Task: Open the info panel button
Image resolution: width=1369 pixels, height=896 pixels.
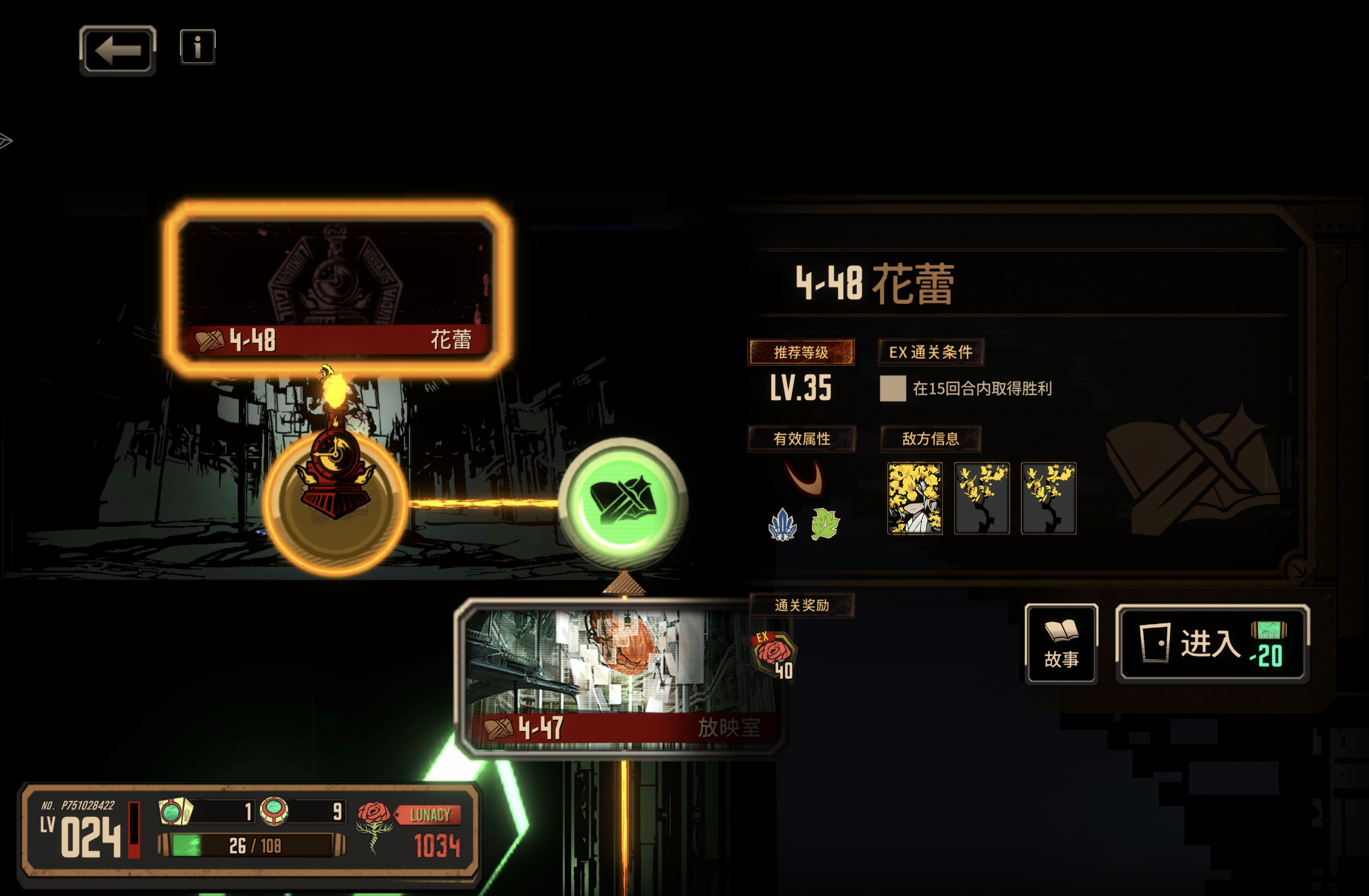Action: (198, 47)
